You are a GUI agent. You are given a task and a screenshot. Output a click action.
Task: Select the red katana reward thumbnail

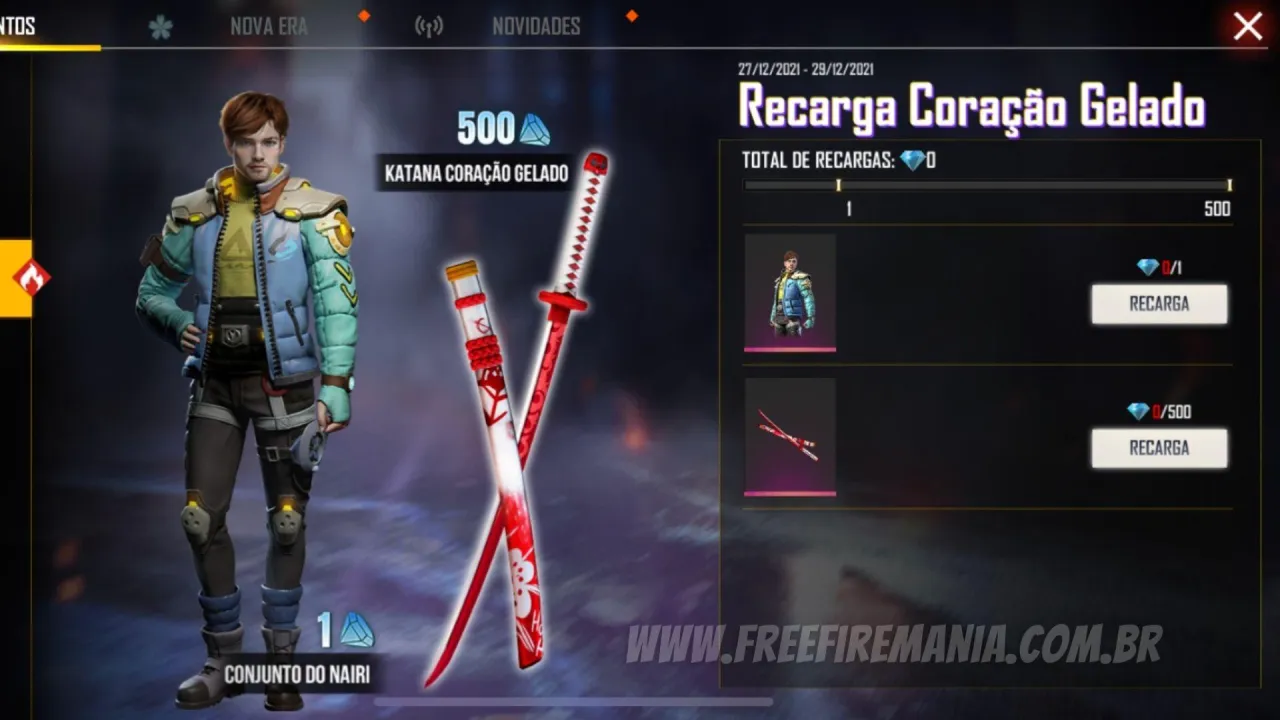click(x=791, y=437)
